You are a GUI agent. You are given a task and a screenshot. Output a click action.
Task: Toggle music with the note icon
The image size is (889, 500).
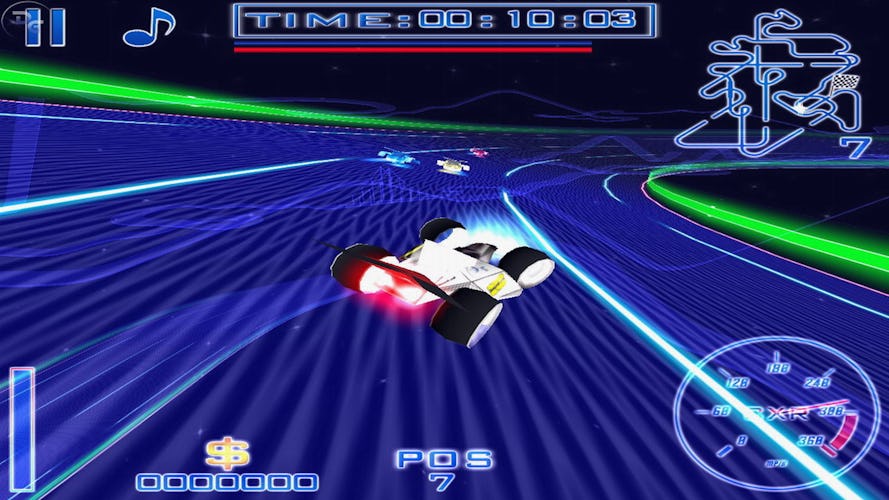147,26
